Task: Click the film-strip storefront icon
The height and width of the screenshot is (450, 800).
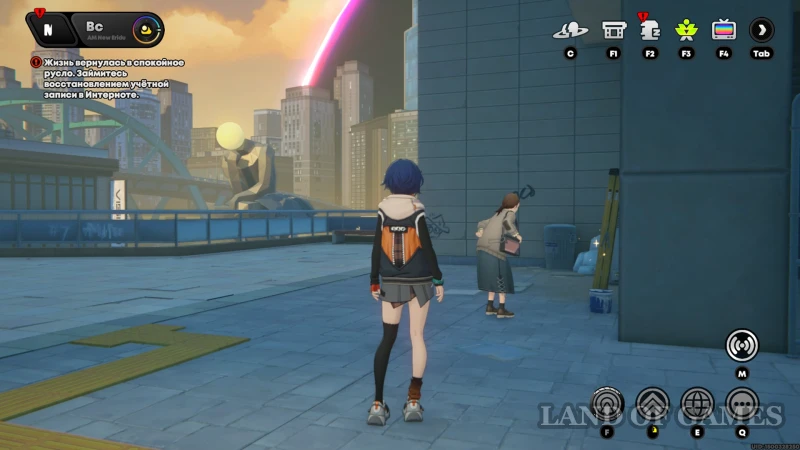Action: (x=613, y=30)
